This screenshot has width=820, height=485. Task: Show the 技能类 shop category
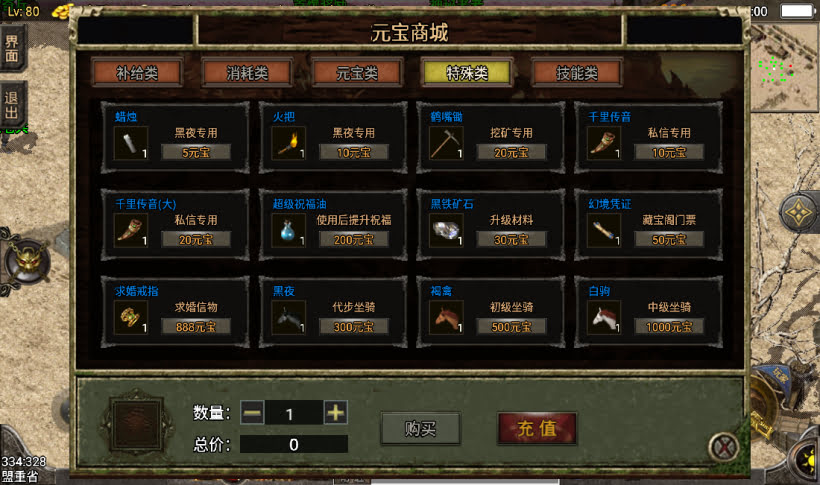pyautogui.click(x=577, y=73)
